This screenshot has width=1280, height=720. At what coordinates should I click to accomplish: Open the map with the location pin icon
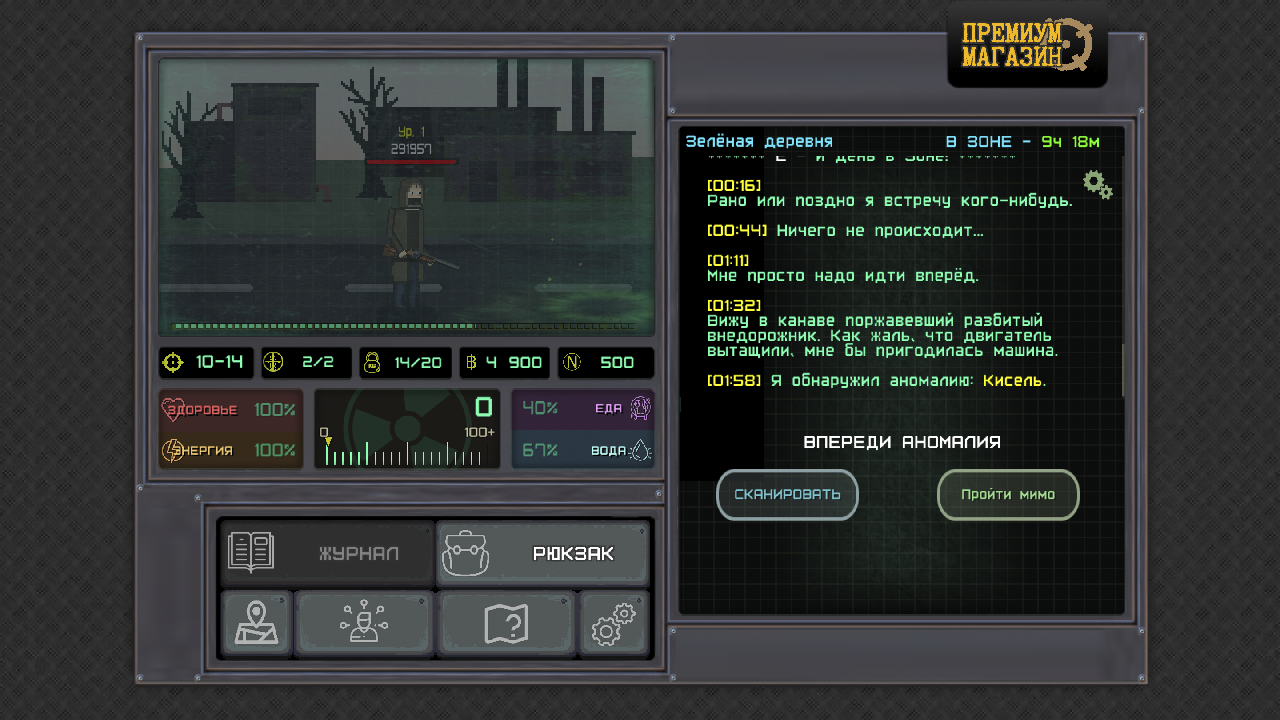[255, 623]
